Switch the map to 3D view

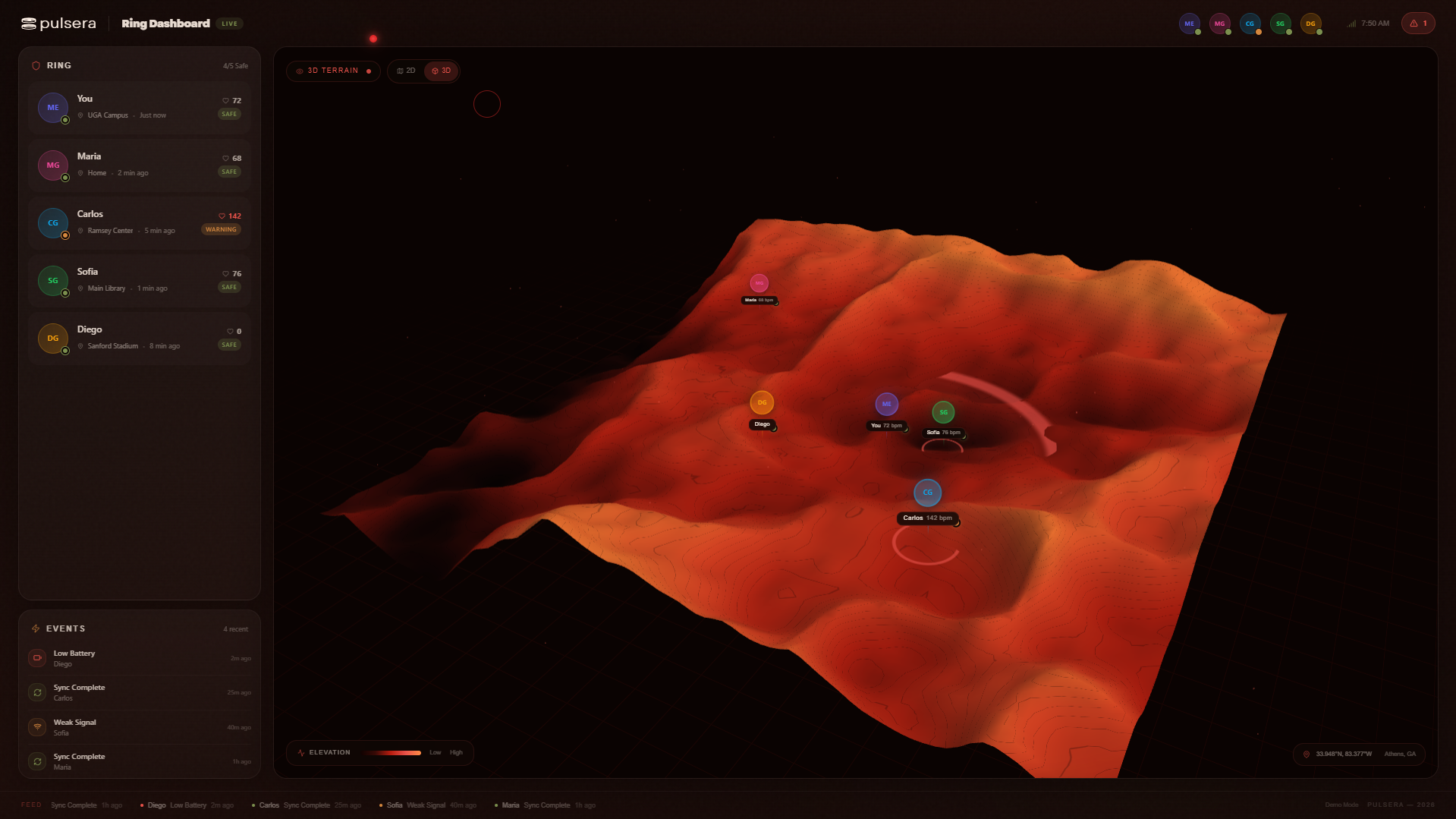coord(442,71)
